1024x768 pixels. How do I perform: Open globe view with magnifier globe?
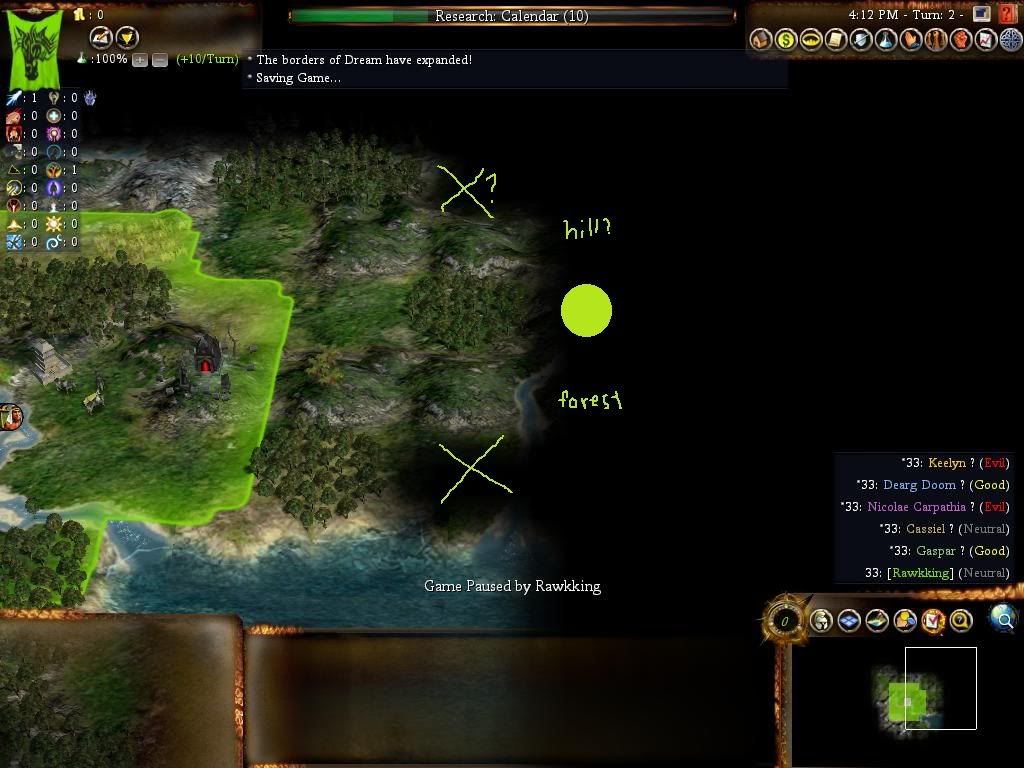(x=1003, y=619)
